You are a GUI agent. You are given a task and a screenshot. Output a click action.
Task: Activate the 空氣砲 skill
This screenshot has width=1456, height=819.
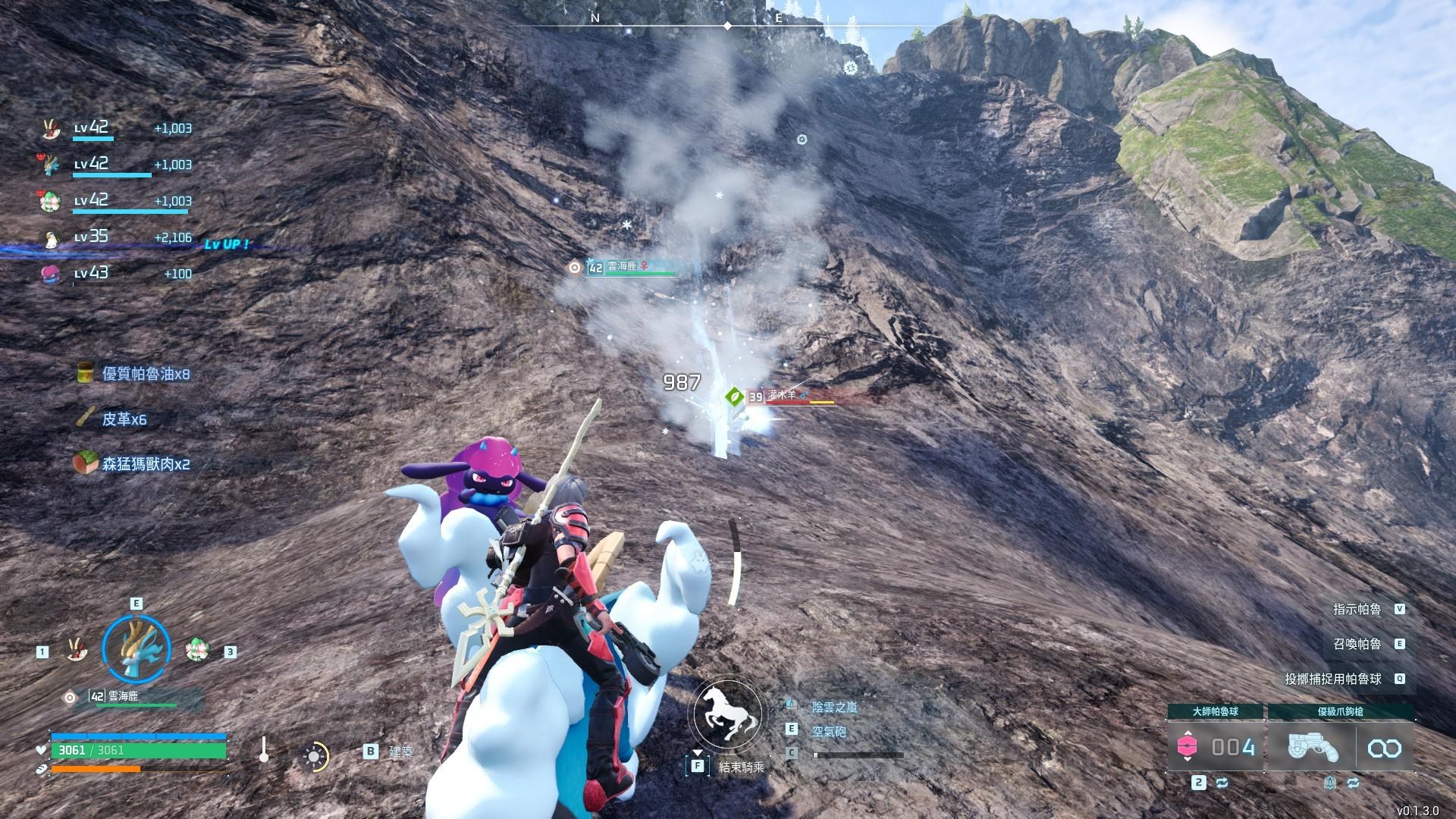click(x=828, y=732)
